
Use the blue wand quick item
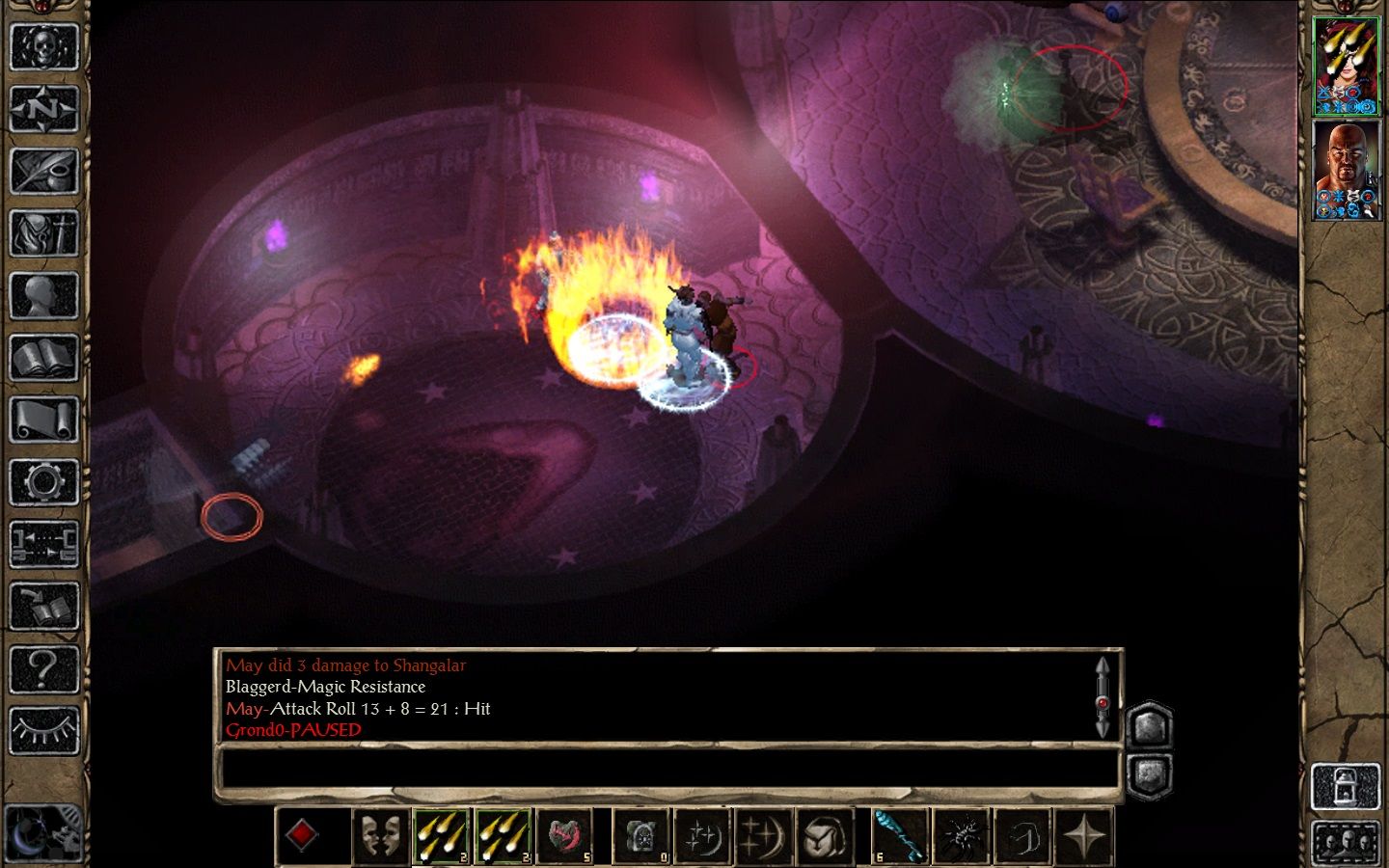coord(900,835)
